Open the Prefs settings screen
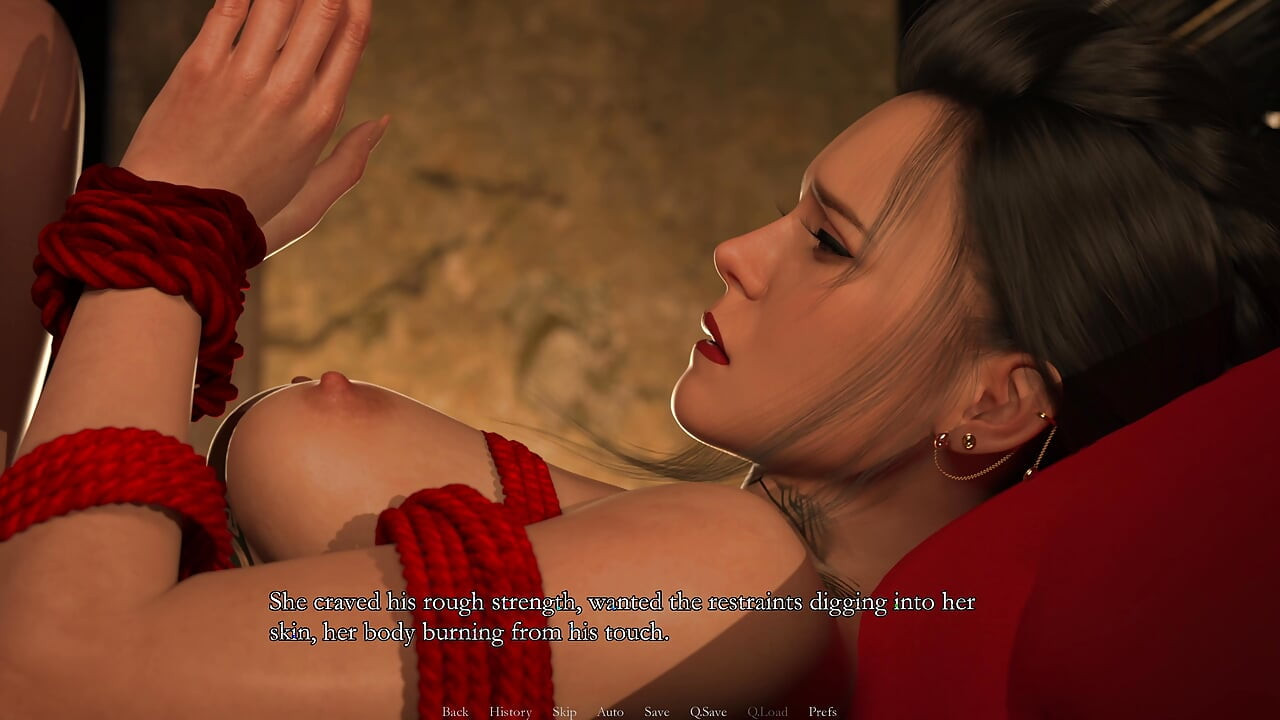 (825, 712)
